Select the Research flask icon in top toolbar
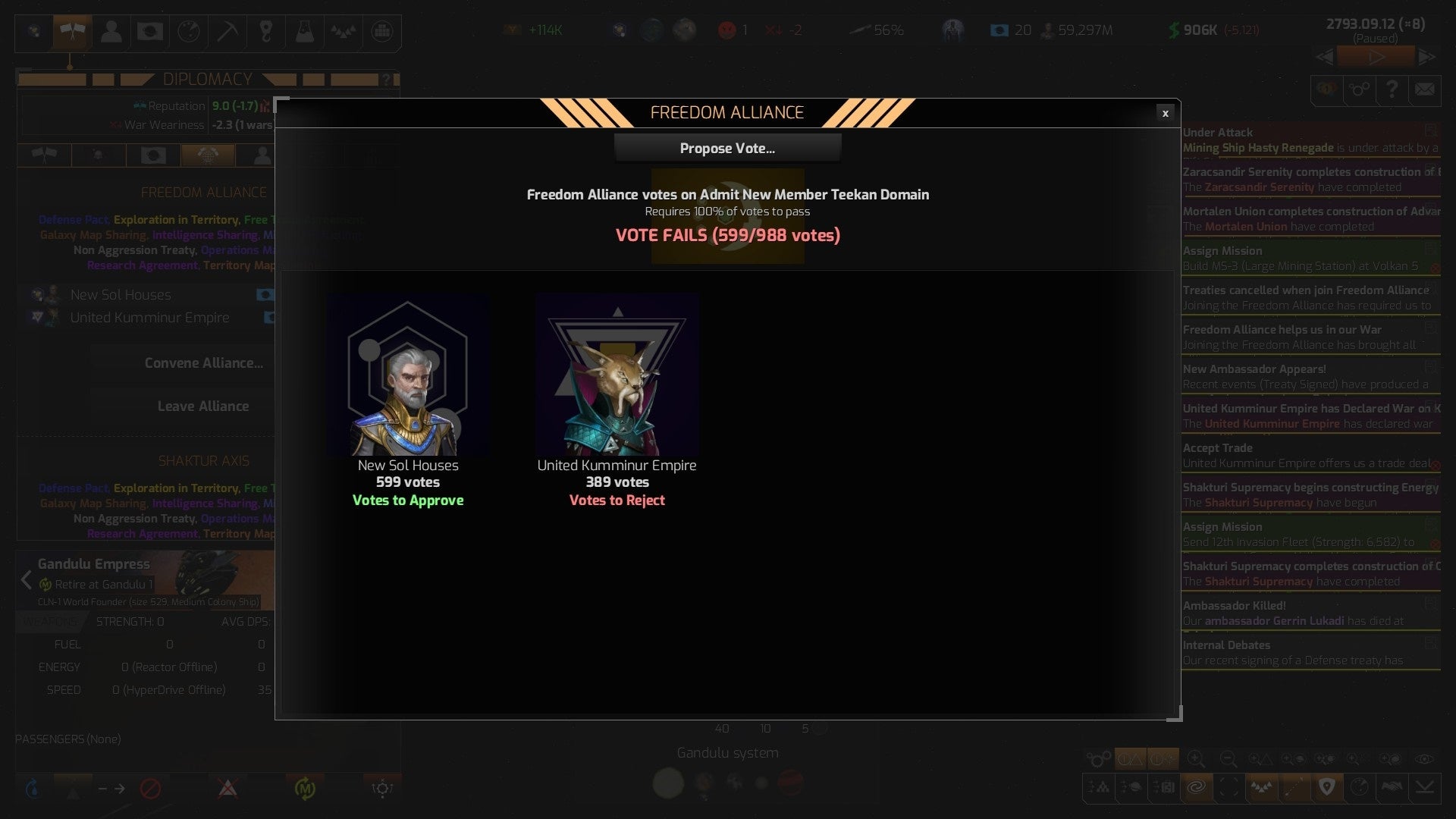The height and width of the screenshot is (819, 1456). (305, 32)
